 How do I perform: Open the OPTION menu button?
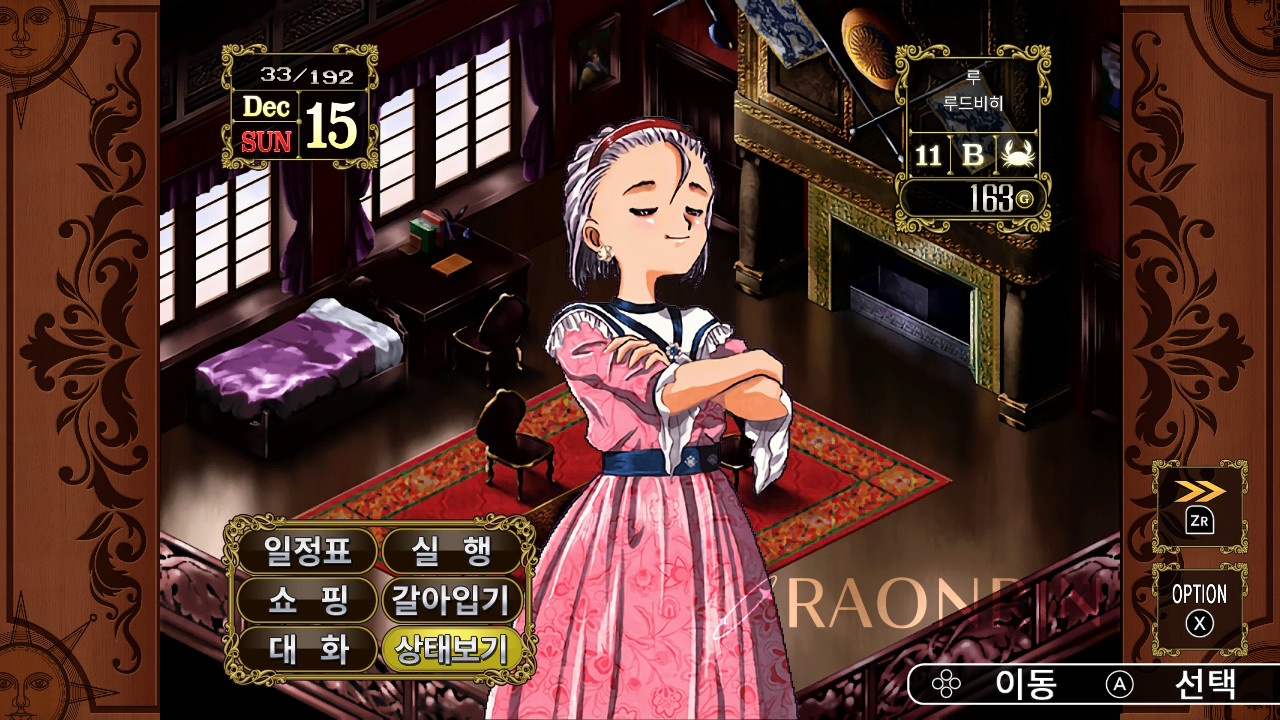1199,608
